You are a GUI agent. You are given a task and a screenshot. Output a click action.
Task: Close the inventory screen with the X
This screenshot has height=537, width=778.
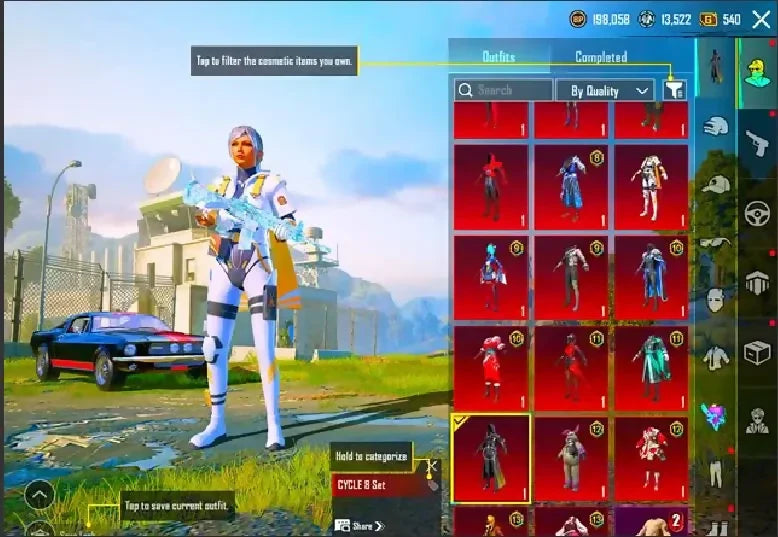761,19
